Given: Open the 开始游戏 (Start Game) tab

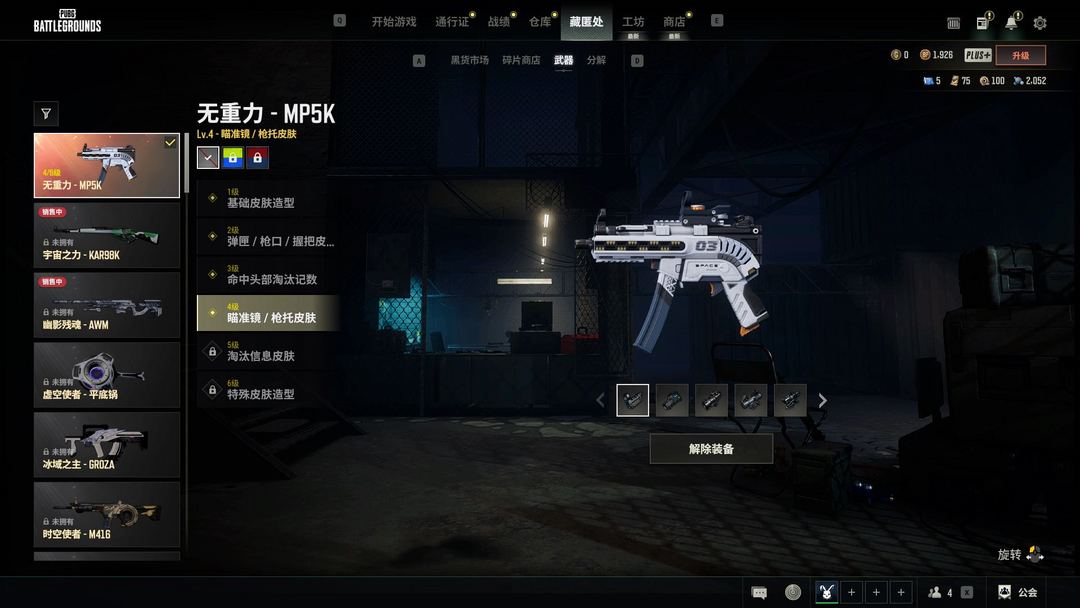Looking at the screenshot, I should pyautogui.click(x=393, y=22).
